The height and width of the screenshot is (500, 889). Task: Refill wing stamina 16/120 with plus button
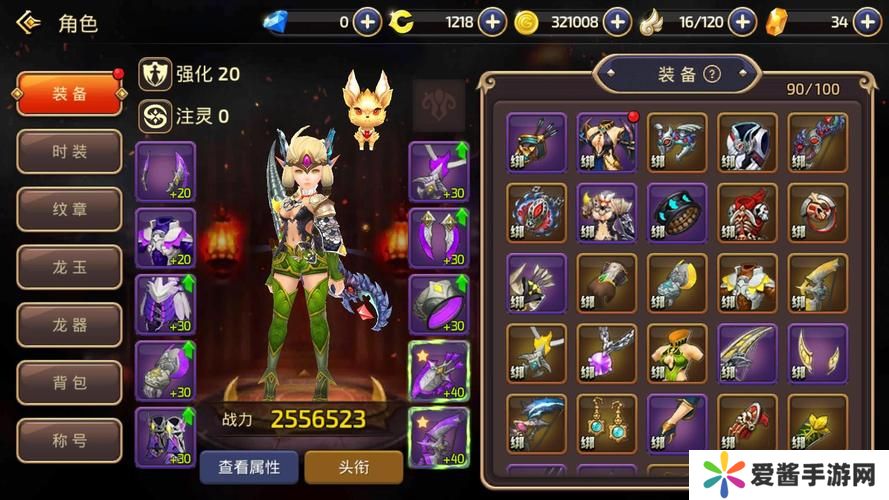click(x=741, y=21)
